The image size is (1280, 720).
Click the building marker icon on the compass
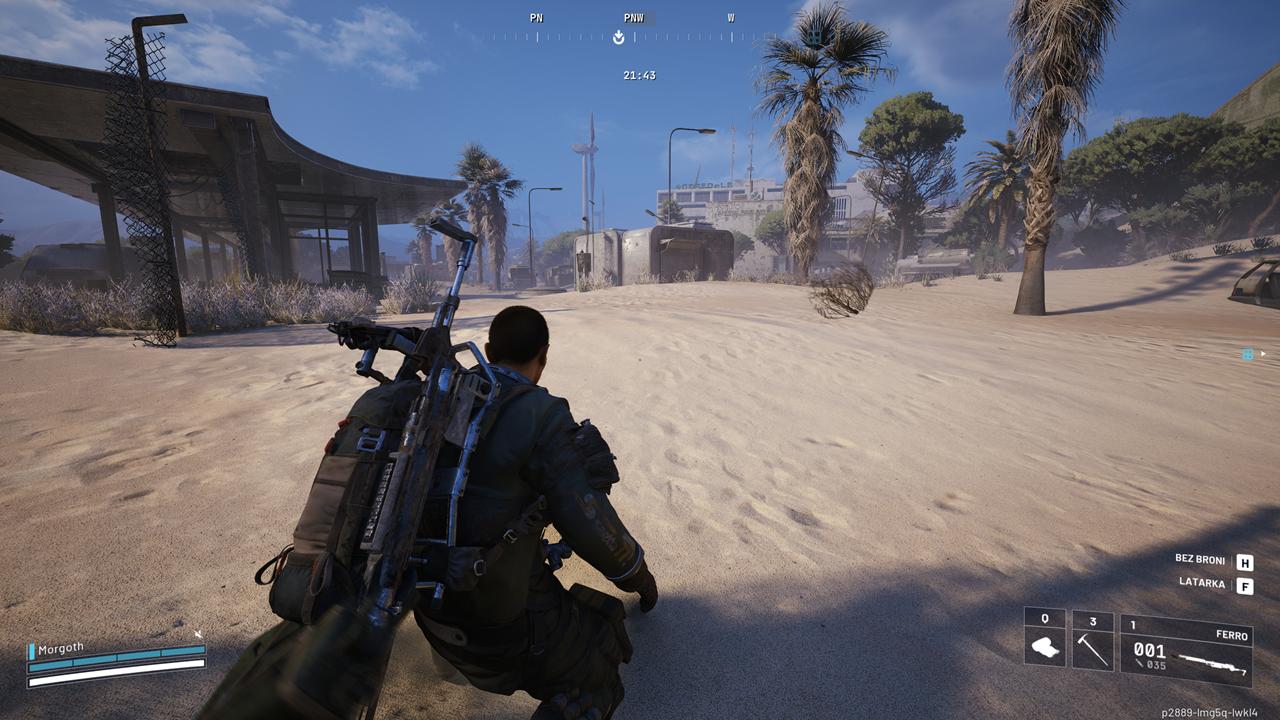pos(815,38)
